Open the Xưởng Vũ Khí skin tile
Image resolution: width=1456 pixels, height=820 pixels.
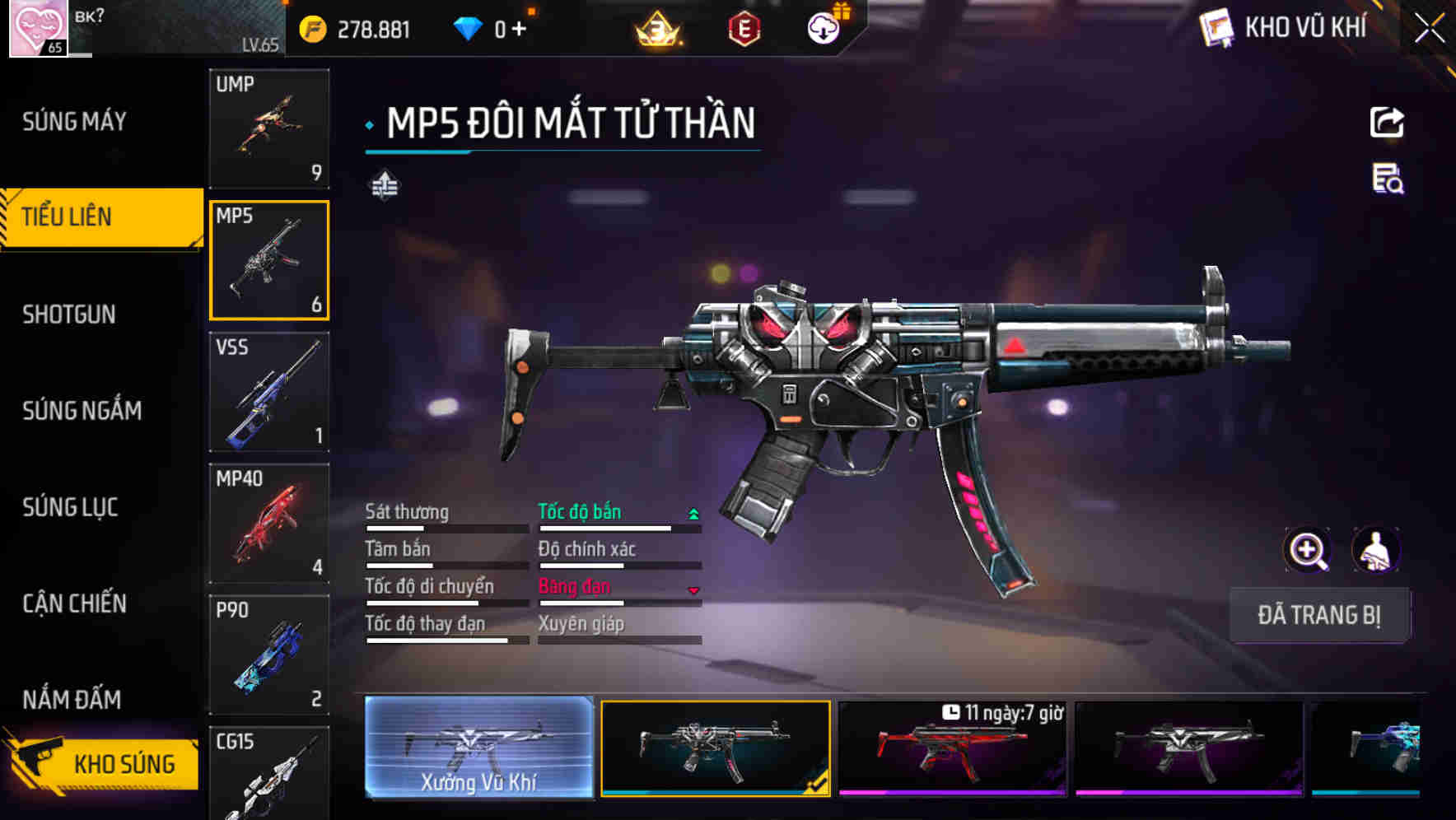pos(478,748)
